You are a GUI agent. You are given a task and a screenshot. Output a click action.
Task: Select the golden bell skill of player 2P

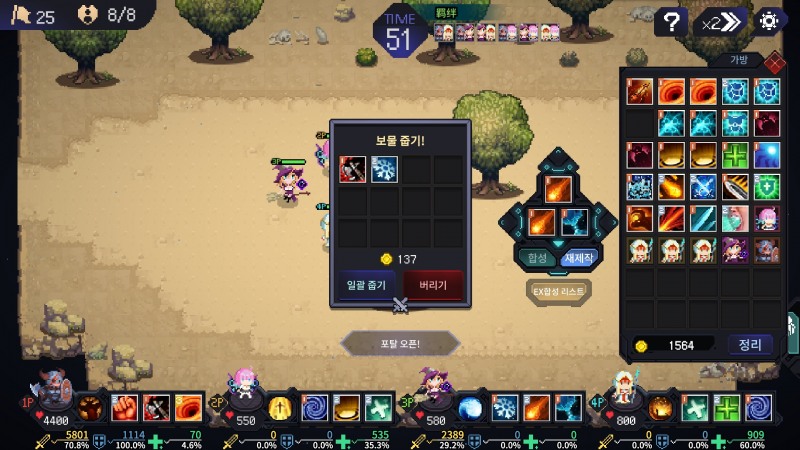tap(280, 408)
